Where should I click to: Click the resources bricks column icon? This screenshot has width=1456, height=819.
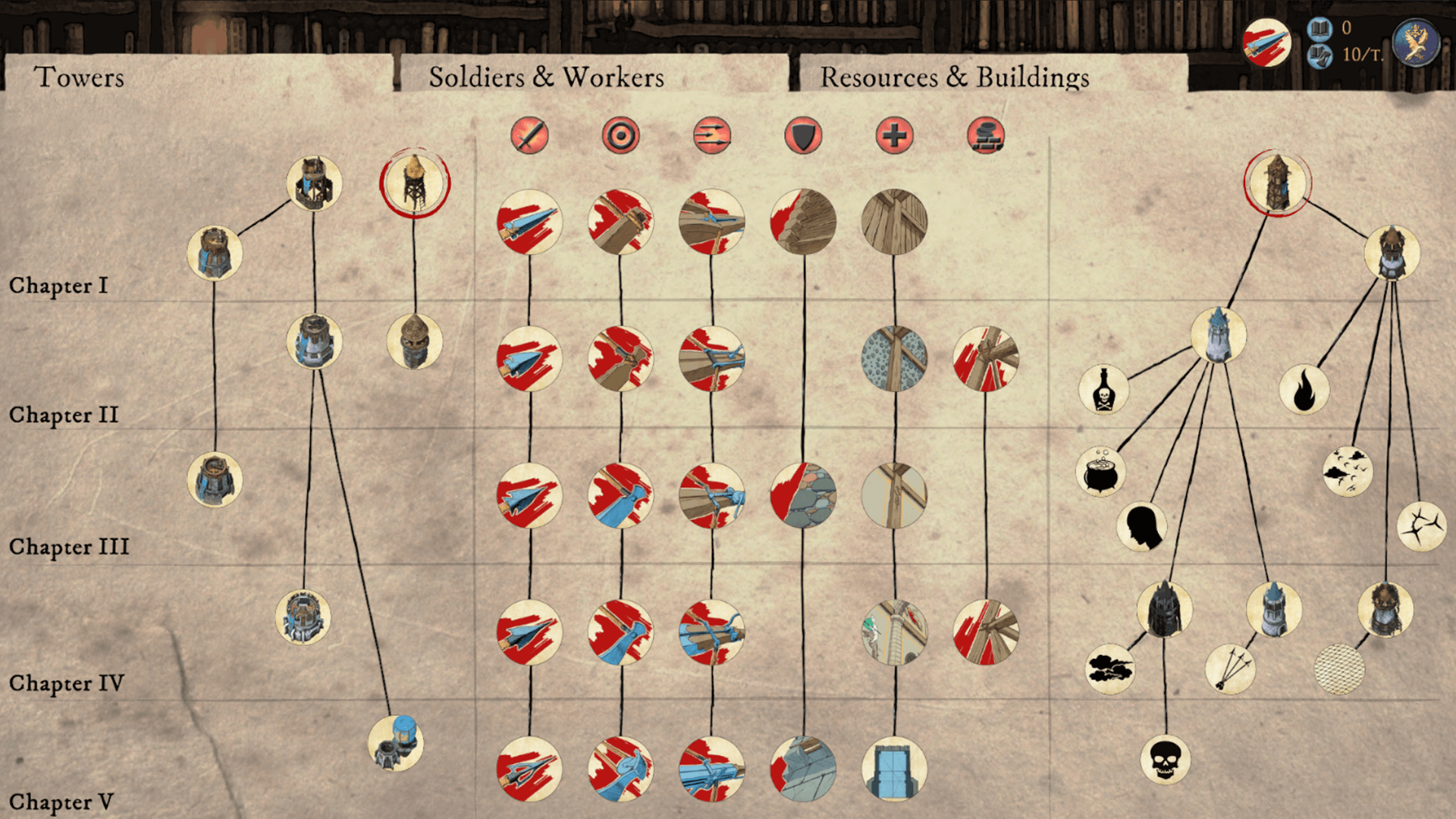pos(987,136)
